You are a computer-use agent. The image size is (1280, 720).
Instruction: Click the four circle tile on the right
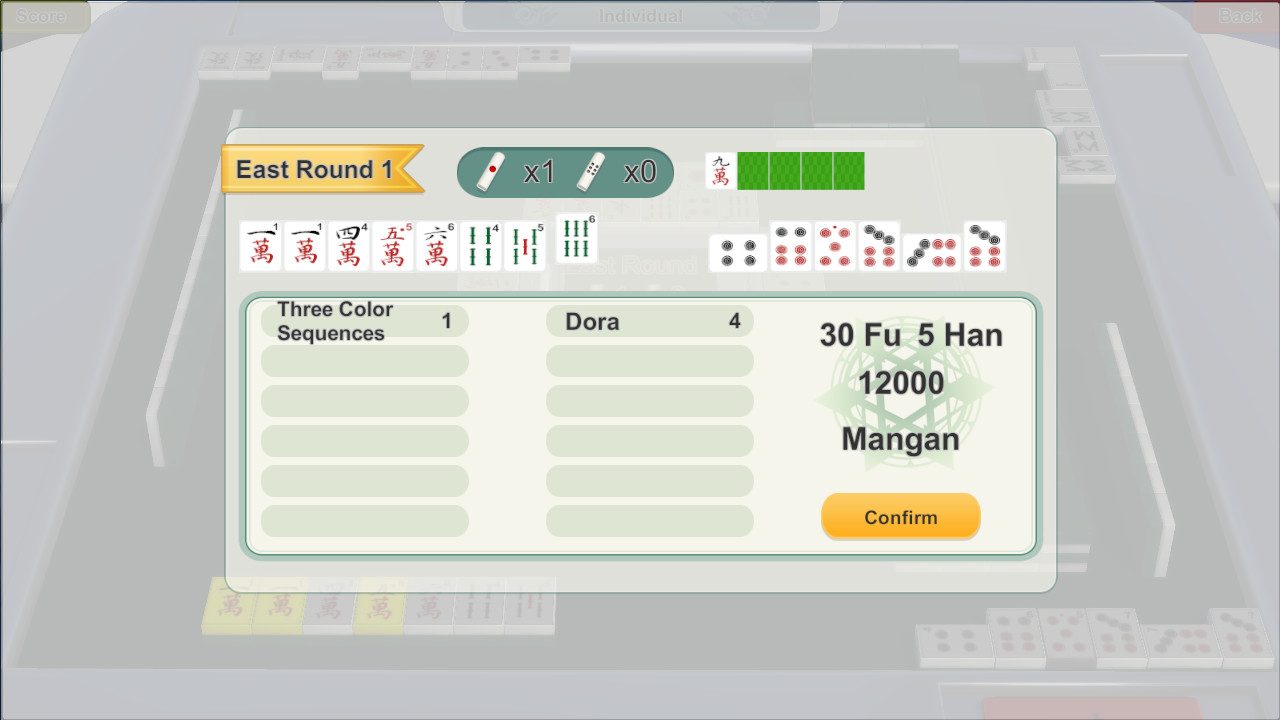coord(737,250)
